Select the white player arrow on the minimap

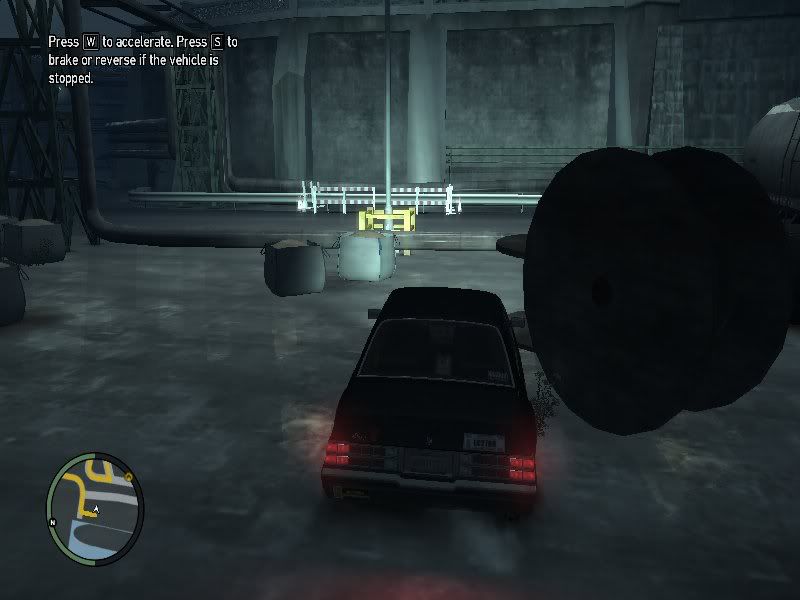[x=96, y=510]
